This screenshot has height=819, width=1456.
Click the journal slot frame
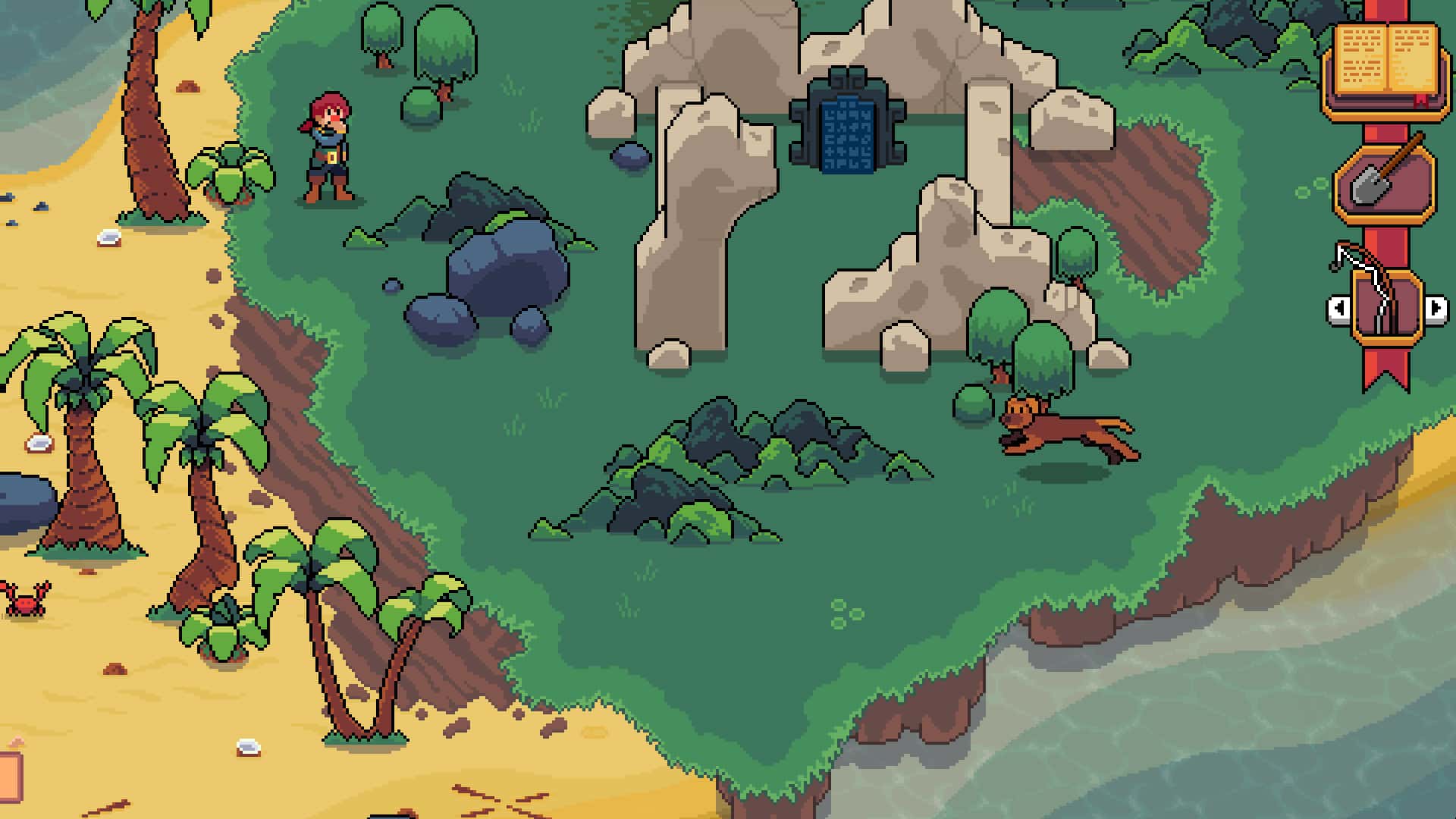1388,72
